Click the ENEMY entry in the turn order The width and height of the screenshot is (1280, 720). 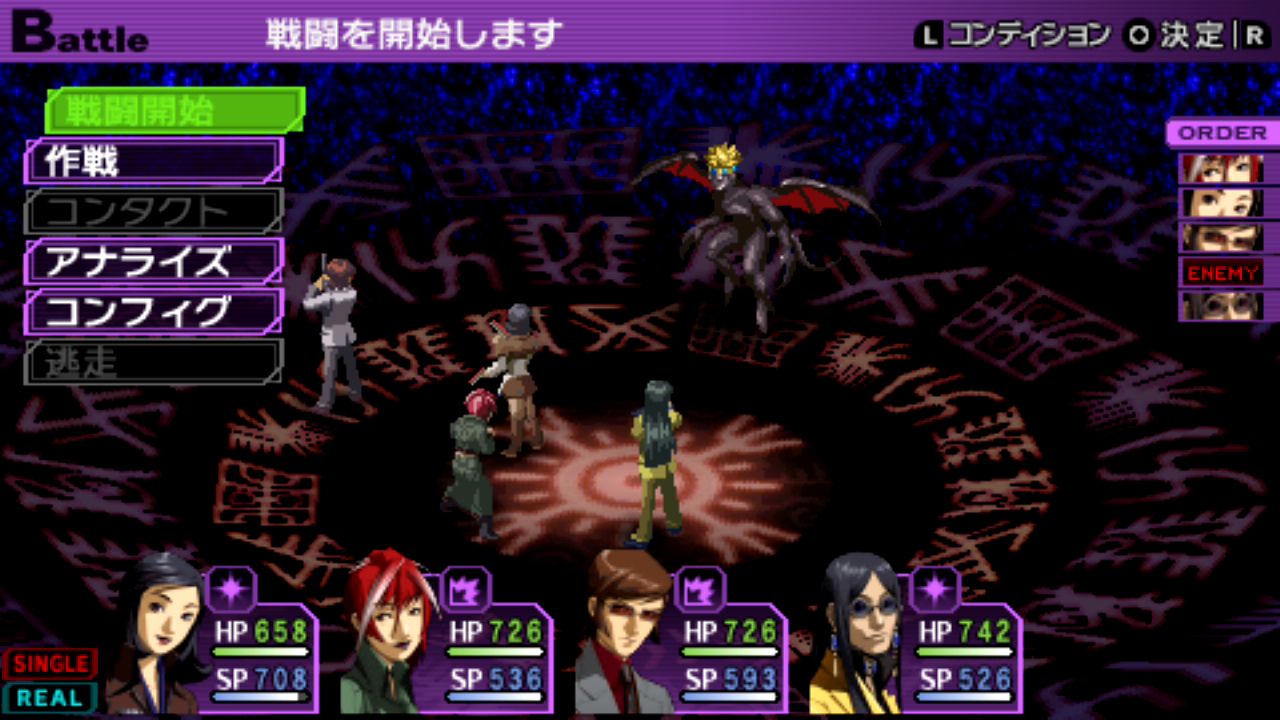[x=1222, y=272]
